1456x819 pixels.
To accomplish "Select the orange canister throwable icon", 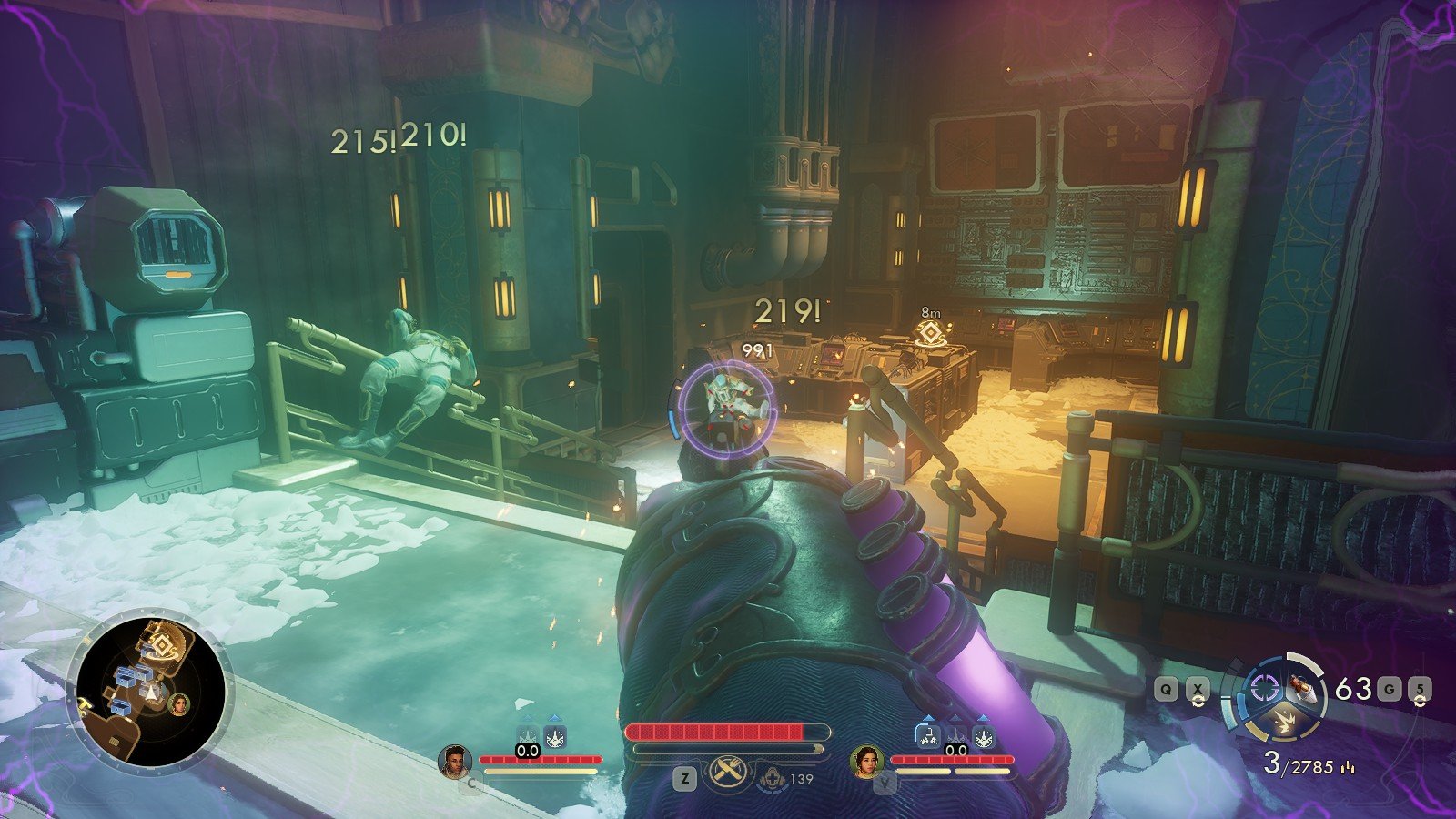I will click(x=1301, y=687).
